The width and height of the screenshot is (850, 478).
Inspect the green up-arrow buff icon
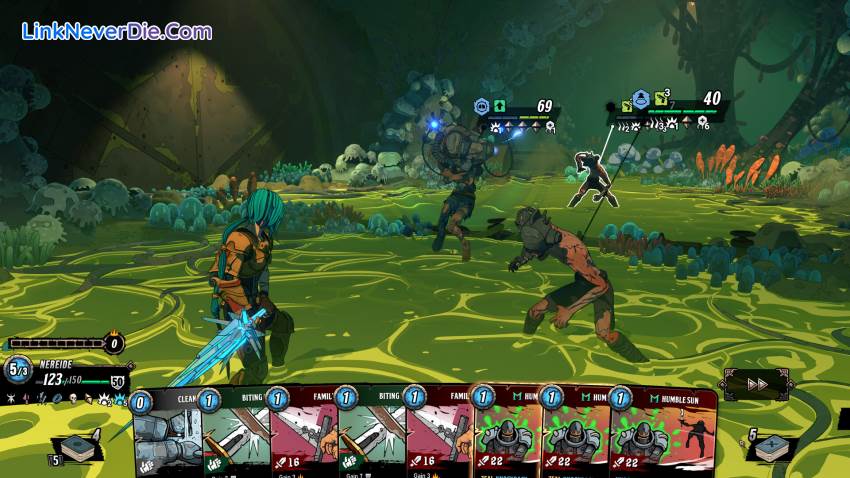click(x=499, y=106)
